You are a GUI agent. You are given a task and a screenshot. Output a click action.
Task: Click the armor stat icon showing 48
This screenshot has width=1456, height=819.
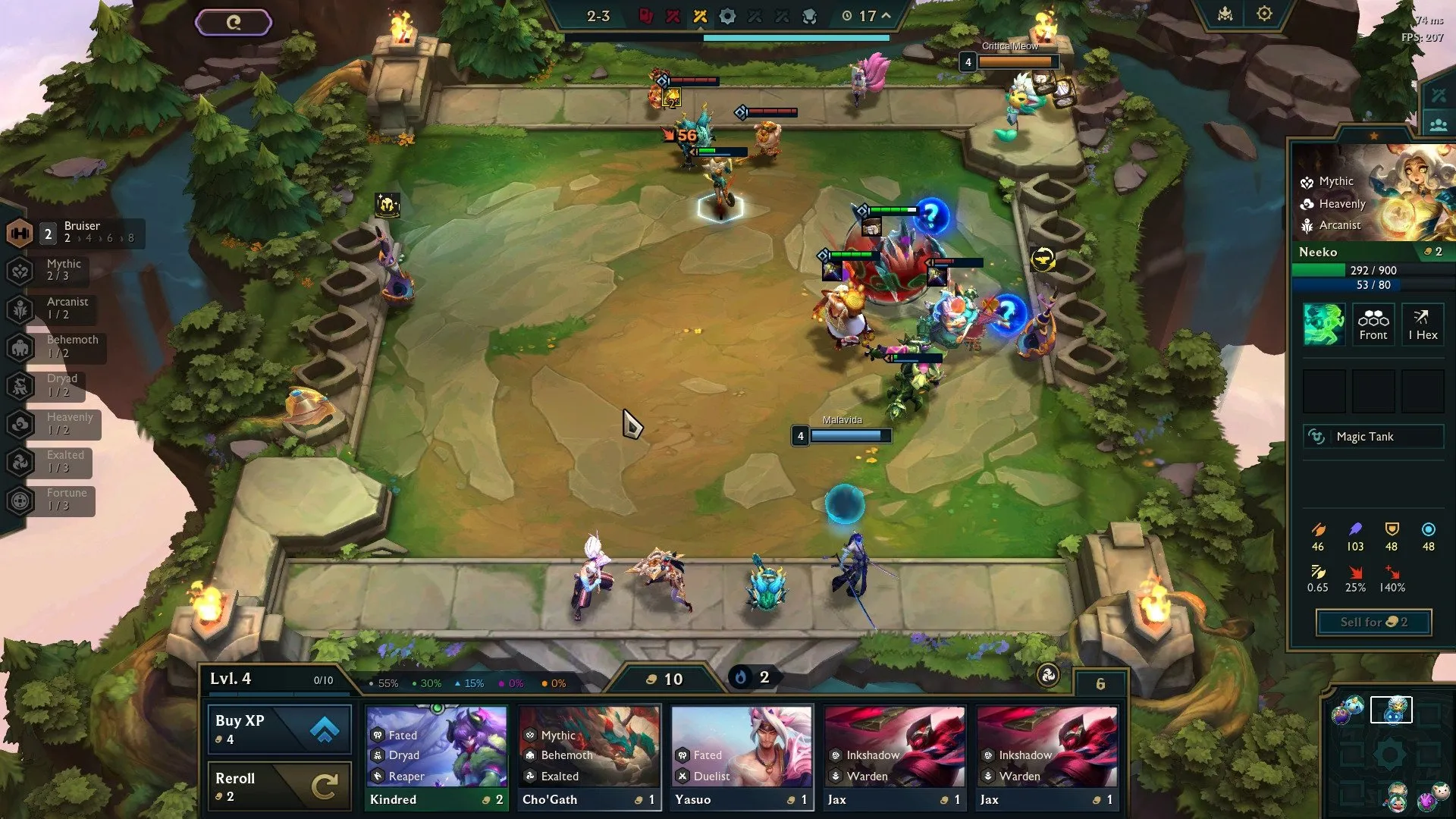pyautogui.click(x=1392, y=530)
